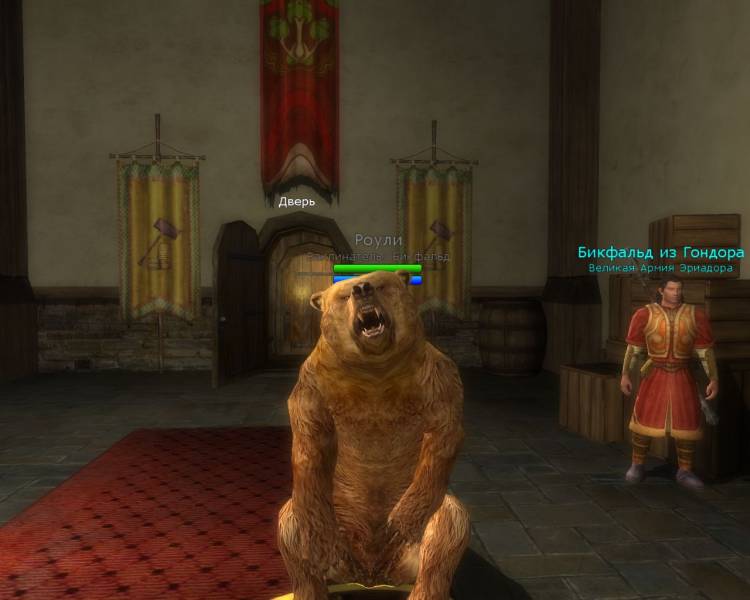The height and width of the screenshot is (600, 750).
Task: Target the Роули floating name label
Action: pyautogui.click(x=377, y=241)
